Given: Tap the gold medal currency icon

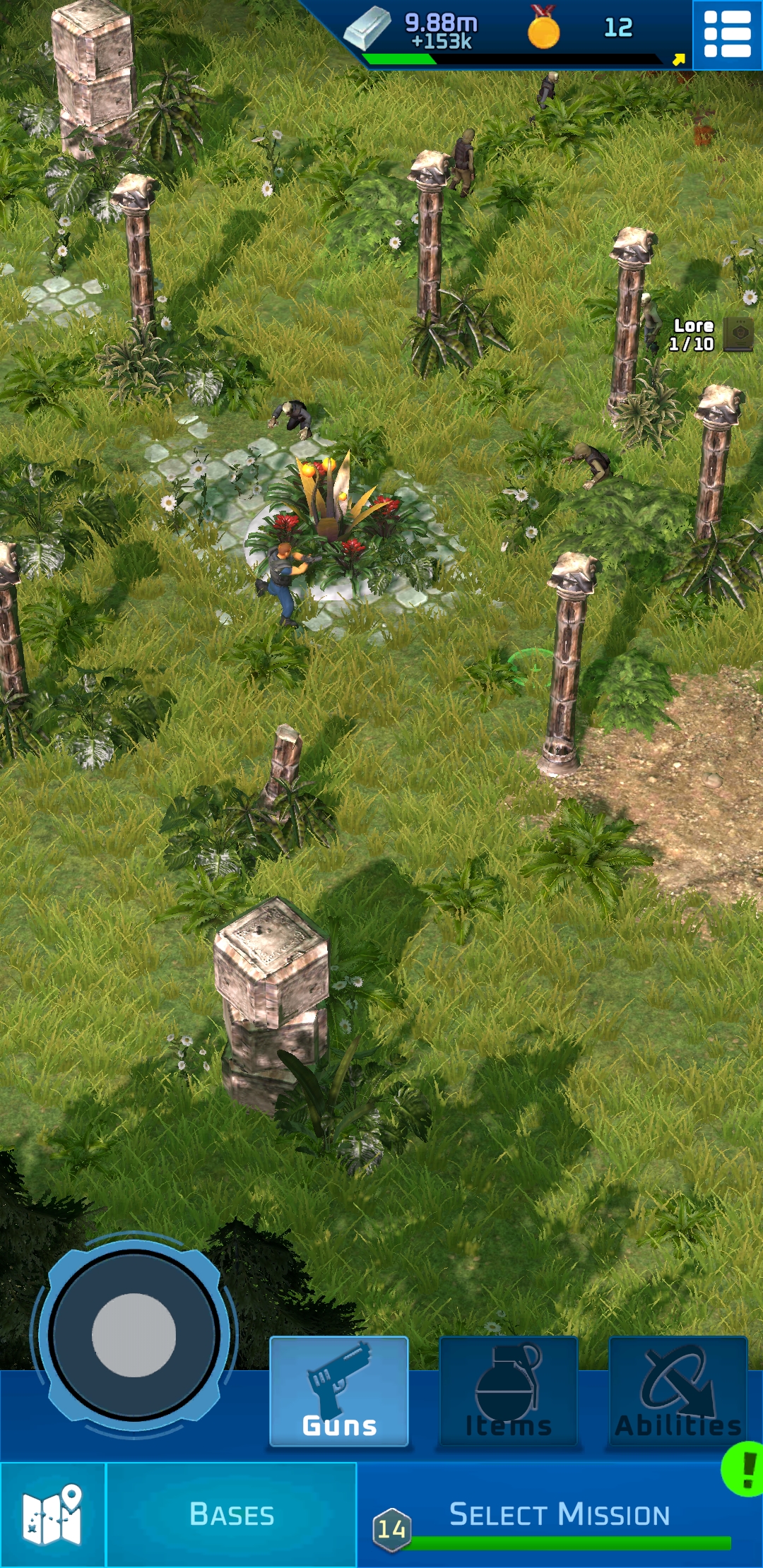Looking at the screenshot, I should [543, 28].
